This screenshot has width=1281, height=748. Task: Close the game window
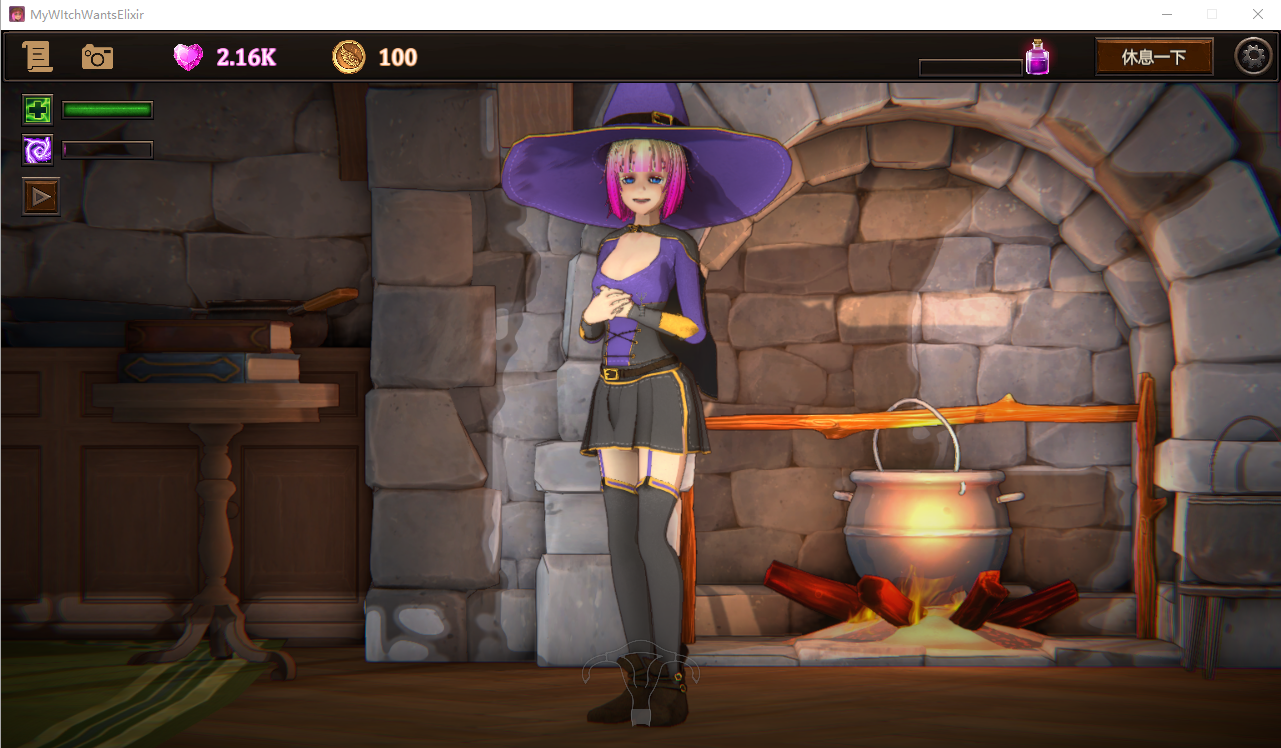[x=1258, y=14]
